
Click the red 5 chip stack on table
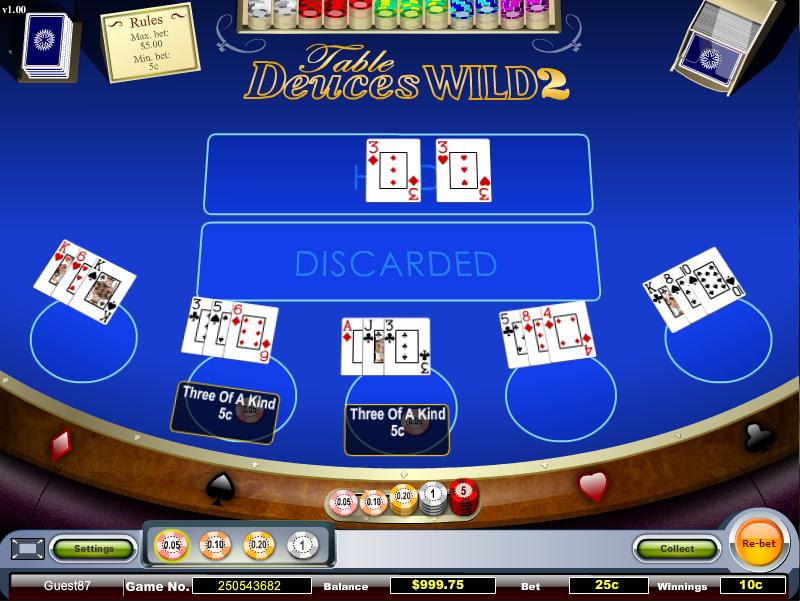click(x=462, y=495)
